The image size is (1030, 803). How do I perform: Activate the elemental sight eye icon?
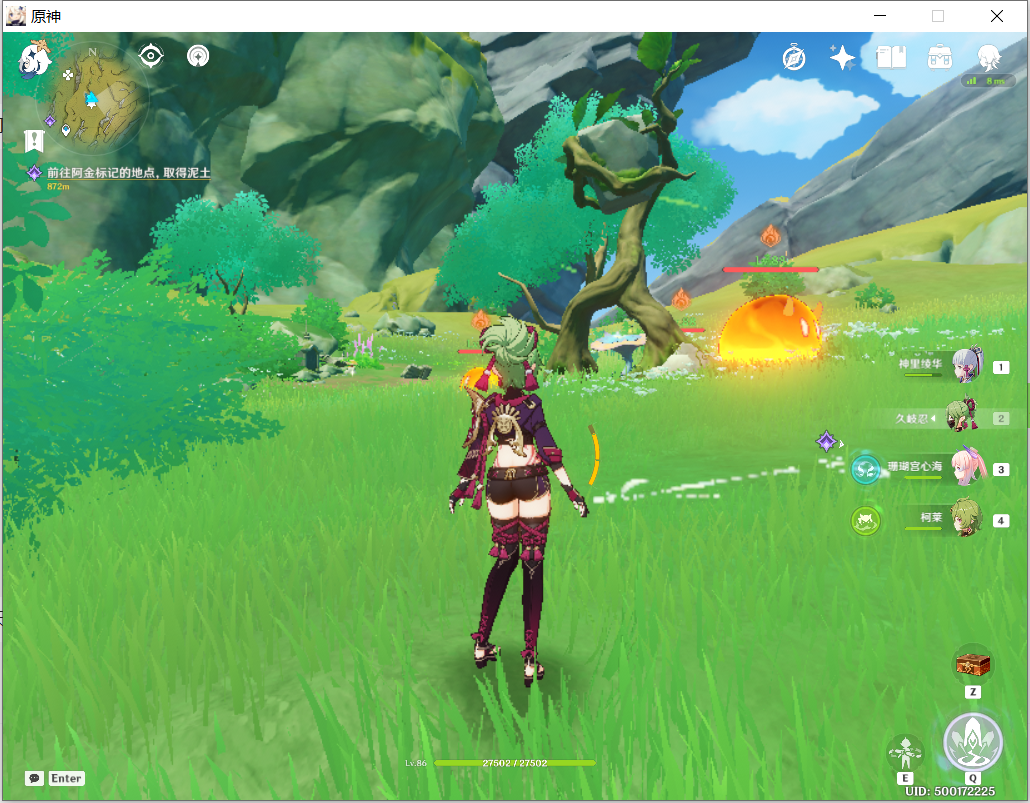151,56
